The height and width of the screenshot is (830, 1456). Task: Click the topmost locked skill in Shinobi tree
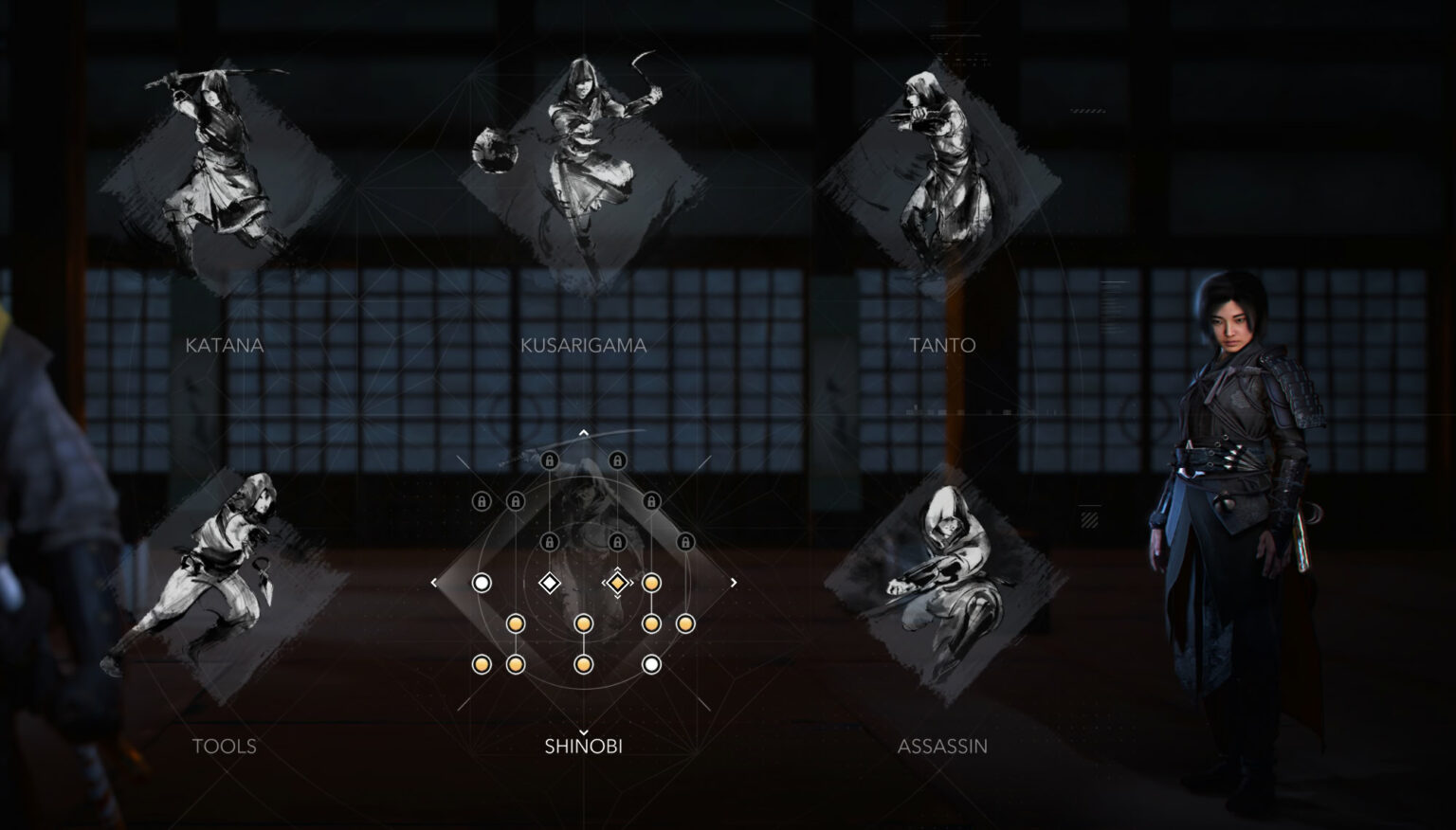click(x=549, y=460)
